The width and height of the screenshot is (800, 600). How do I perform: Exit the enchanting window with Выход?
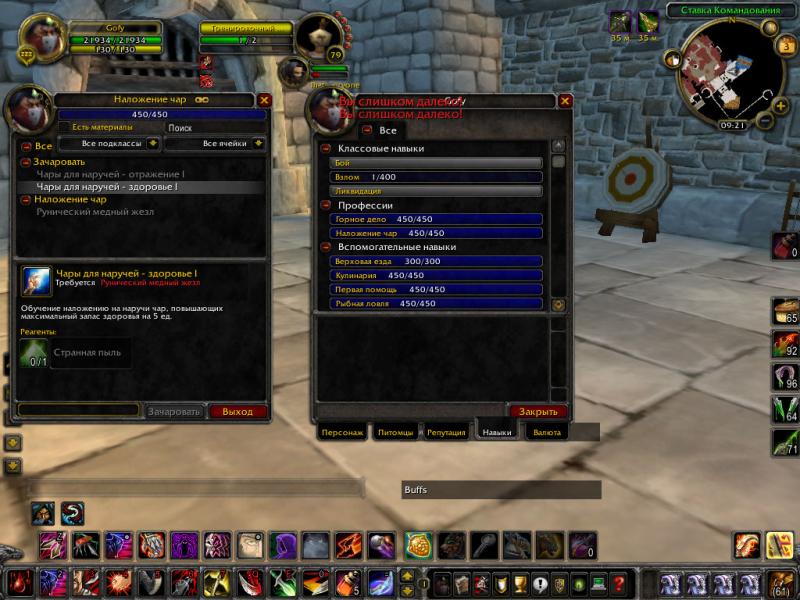point(238,411)
